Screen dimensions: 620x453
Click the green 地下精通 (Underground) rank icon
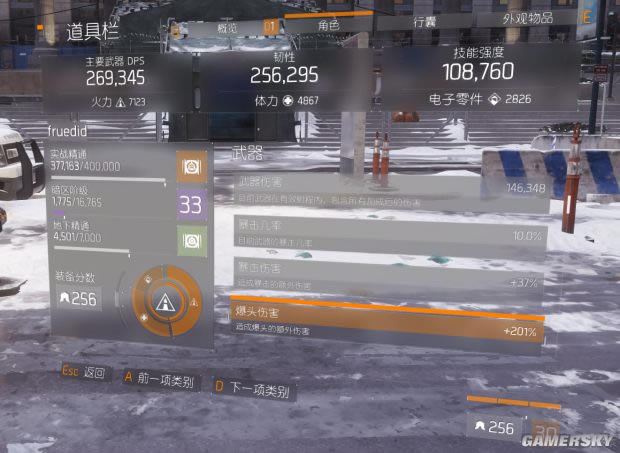(x=191, y=240)
